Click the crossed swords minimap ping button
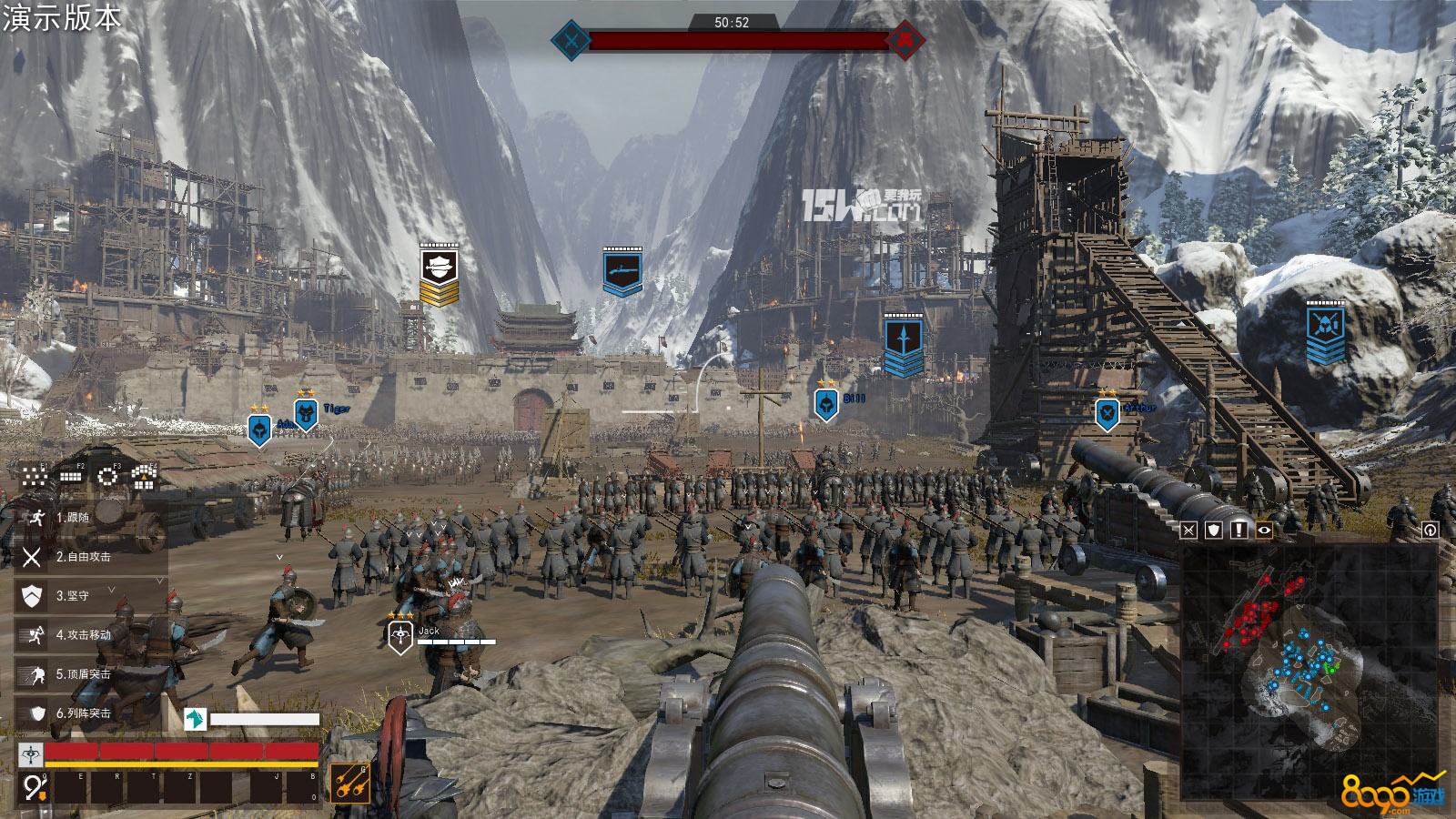1456x819 pixels. click(1190, 531)
